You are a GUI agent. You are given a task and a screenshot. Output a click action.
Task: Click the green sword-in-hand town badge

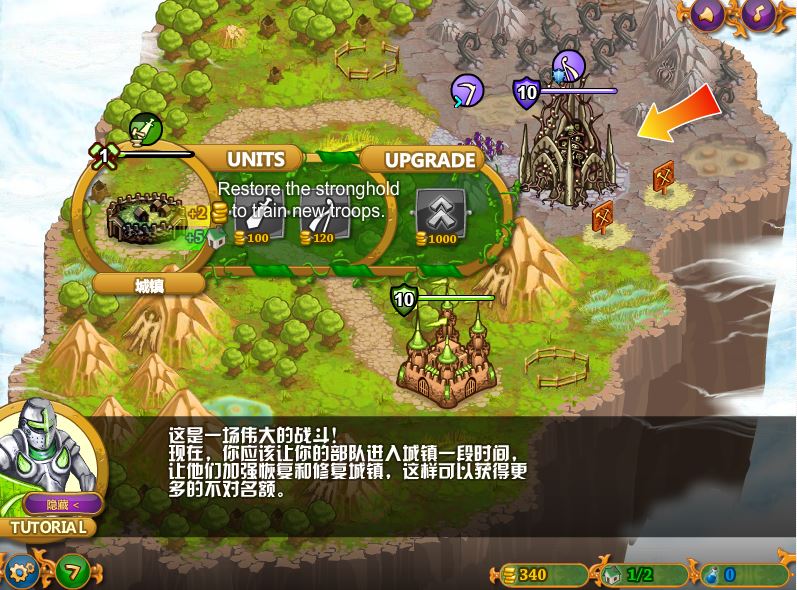point(145,129)
